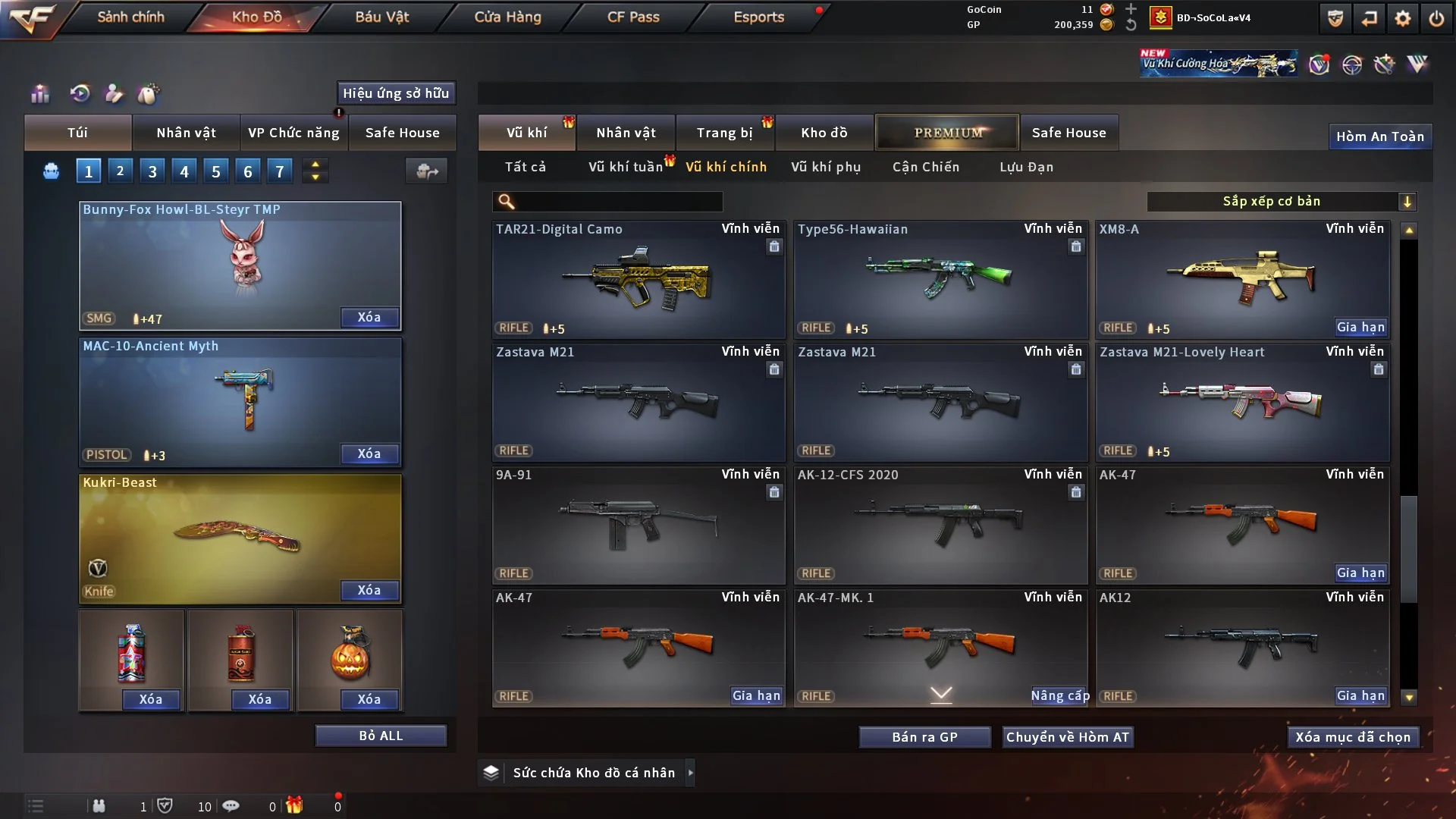Viewport: 1456px width, 819px height.
Task: Click Bỏ ALL to unequip everything
Action: [x=381, y=736]
